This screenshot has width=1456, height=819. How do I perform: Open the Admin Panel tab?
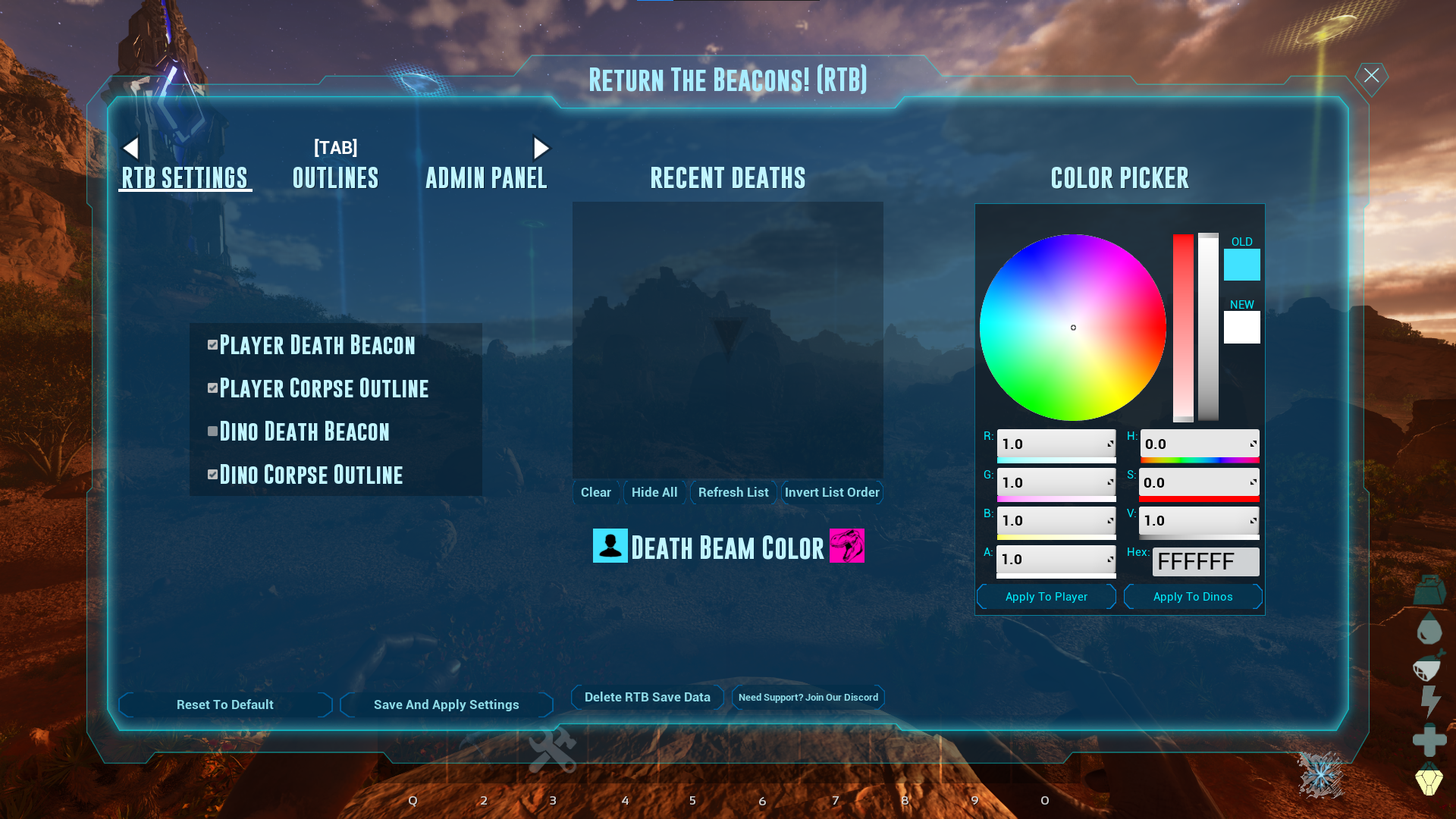coord(486,178)
